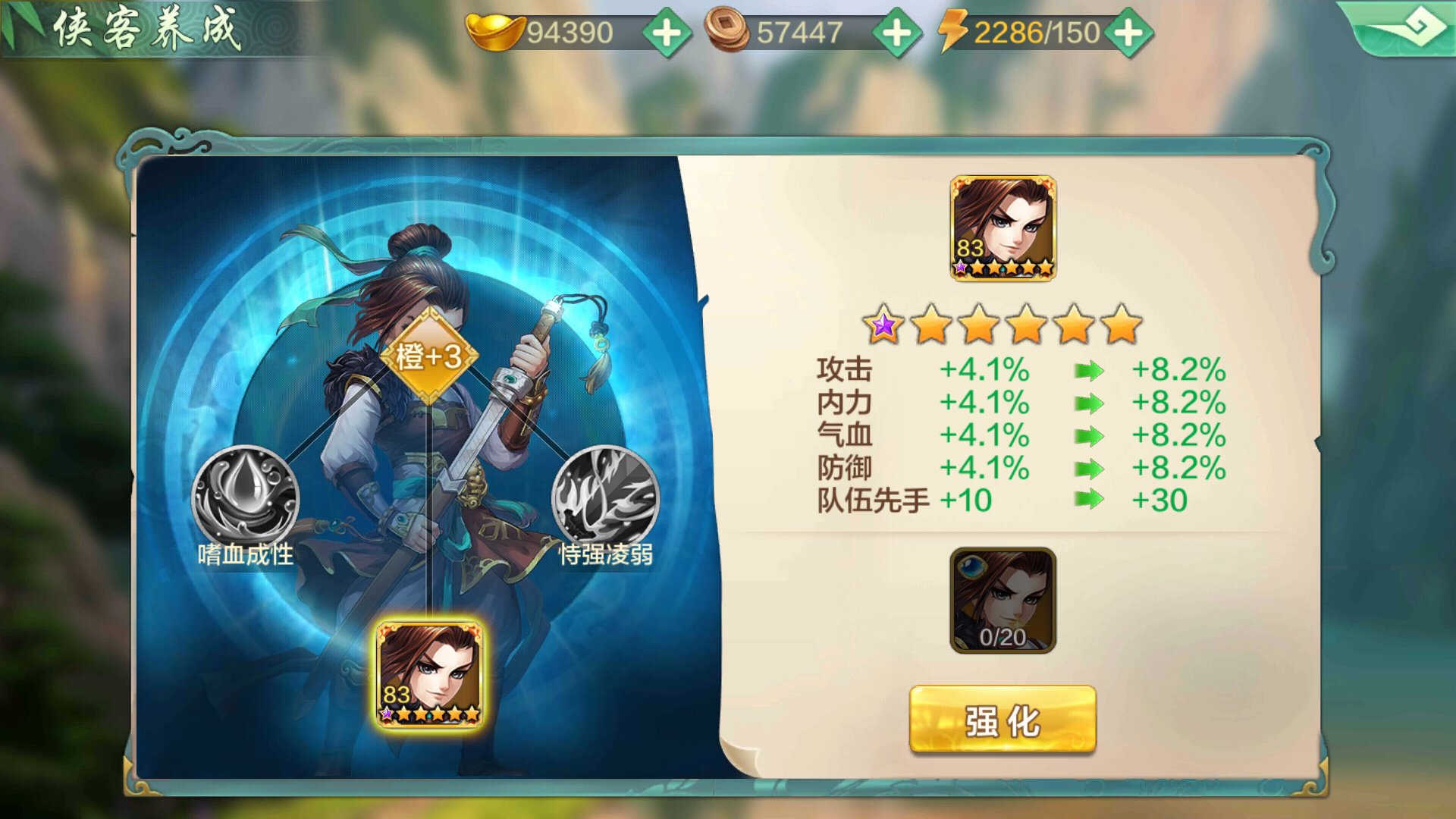Image resolution: width=1456 pixels, height=819 pixels.
Task: Click the 攻击 attack stat label
Action: click(844, 369)
